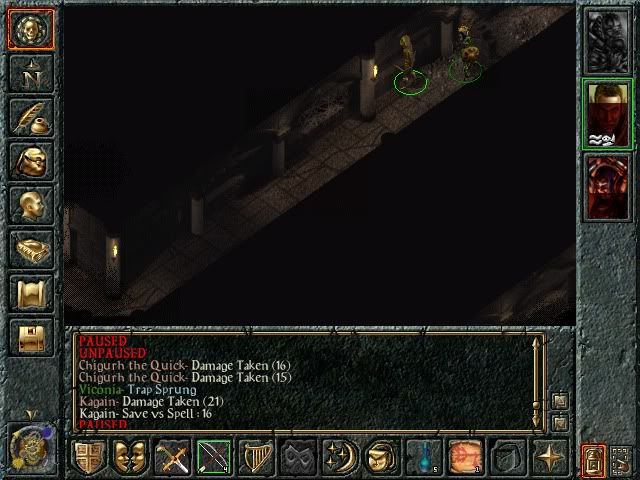Start the bard song with the harp
The image size is (640, 480).
coord(254,457)
